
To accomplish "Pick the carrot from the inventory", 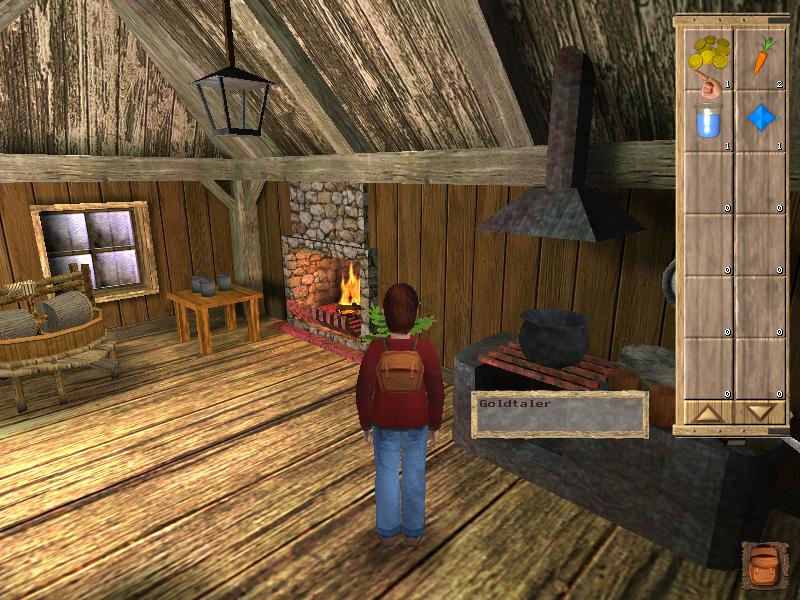I will click(x=762, y=59).
